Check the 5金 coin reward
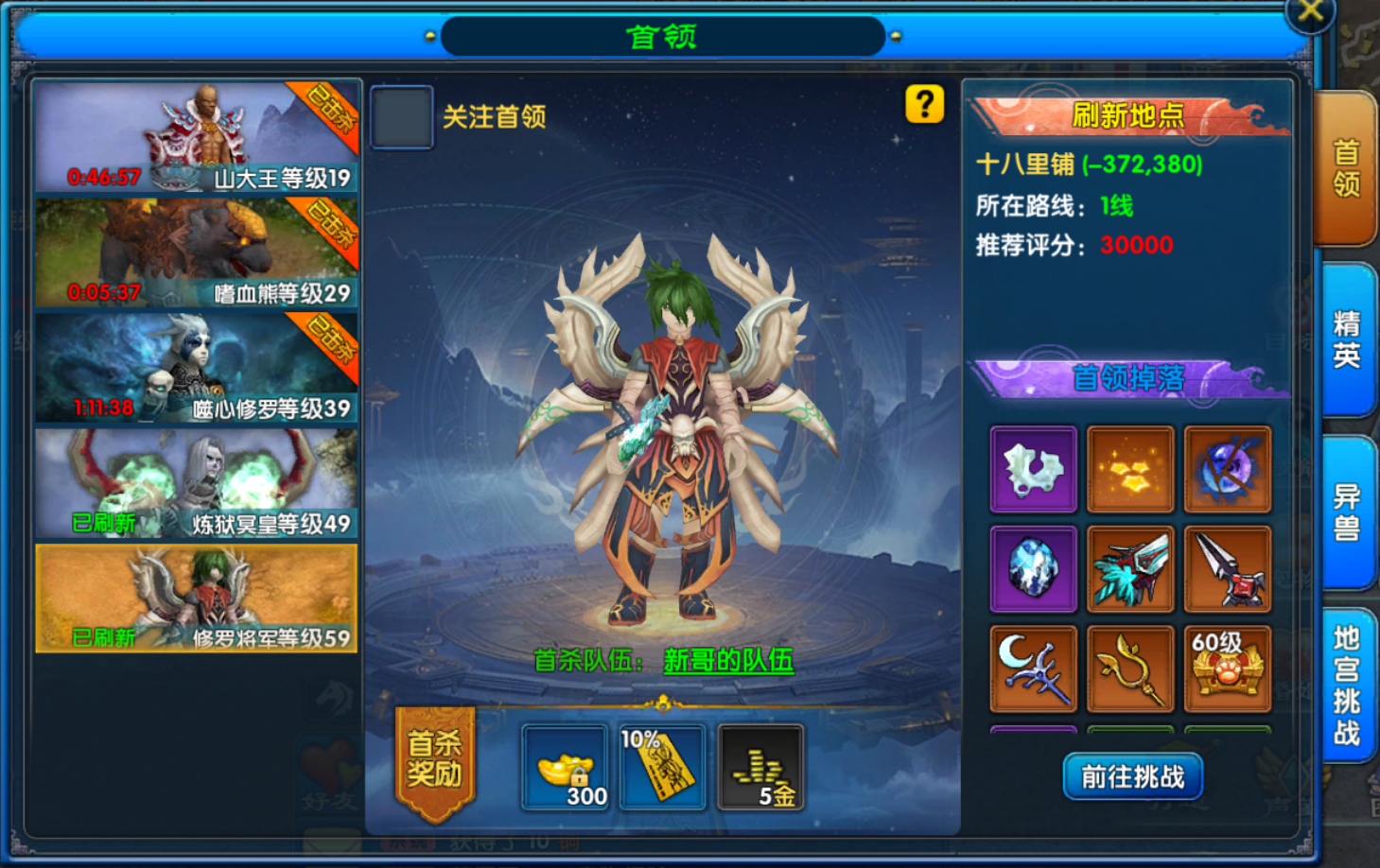Image resolution: width=1380 pixels, height=868 pixels. coord(761,768)
